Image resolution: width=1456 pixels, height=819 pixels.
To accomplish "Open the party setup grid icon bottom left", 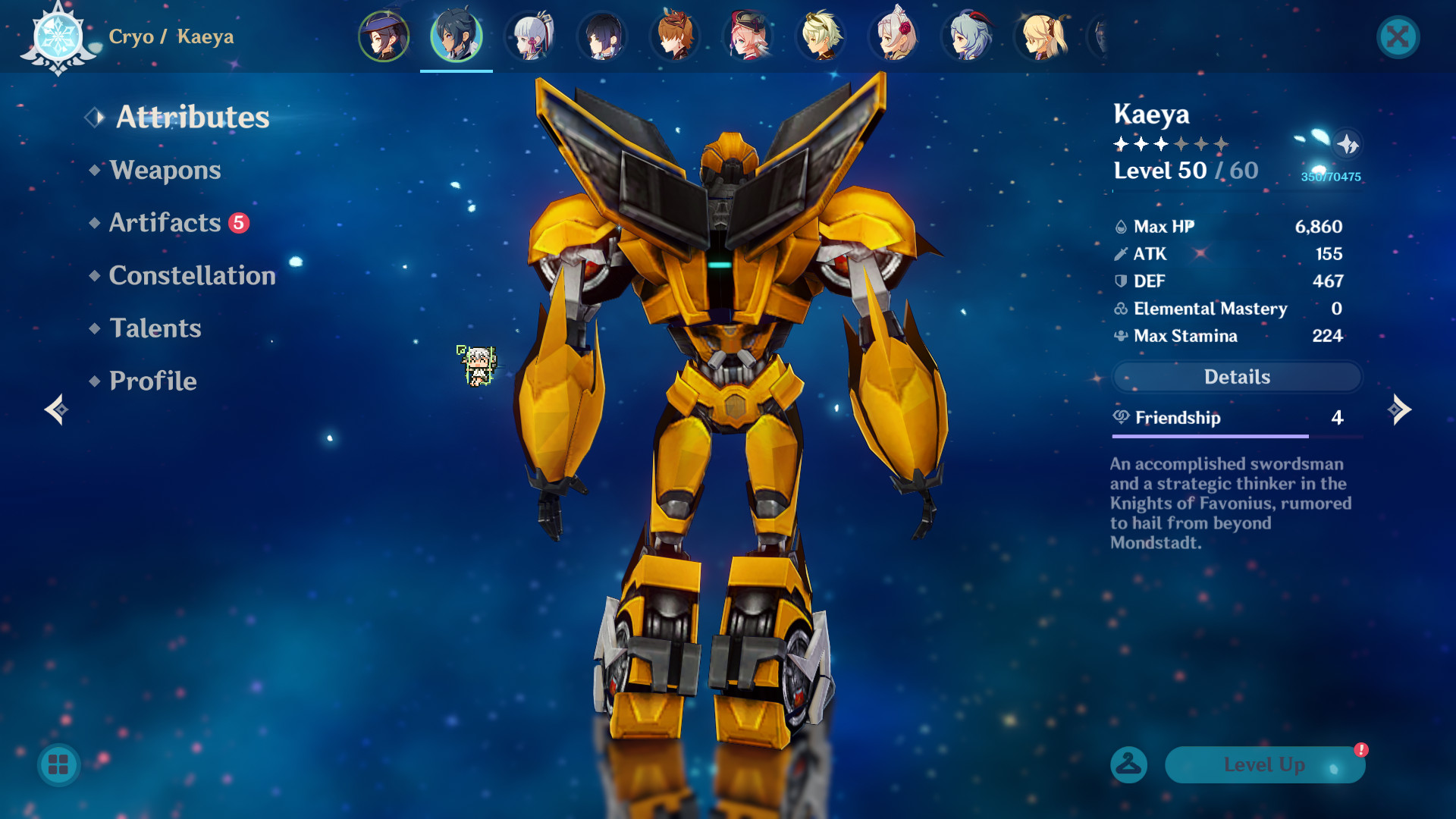I will (x=59, y=765).
